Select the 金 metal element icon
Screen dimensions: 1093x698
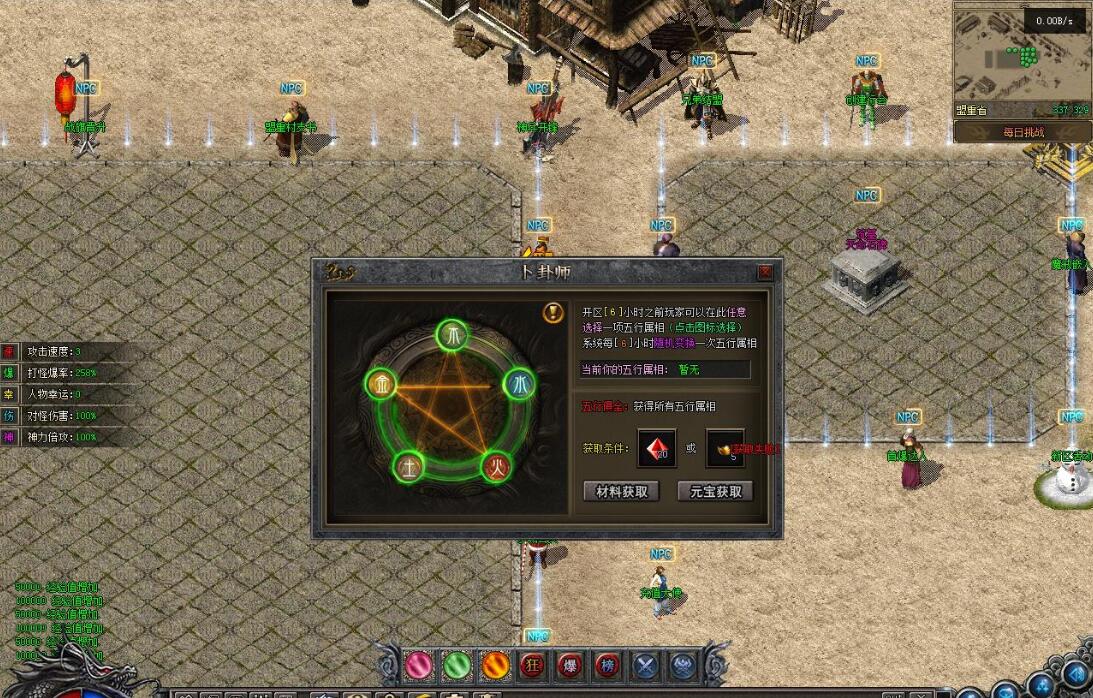[382, 384]
